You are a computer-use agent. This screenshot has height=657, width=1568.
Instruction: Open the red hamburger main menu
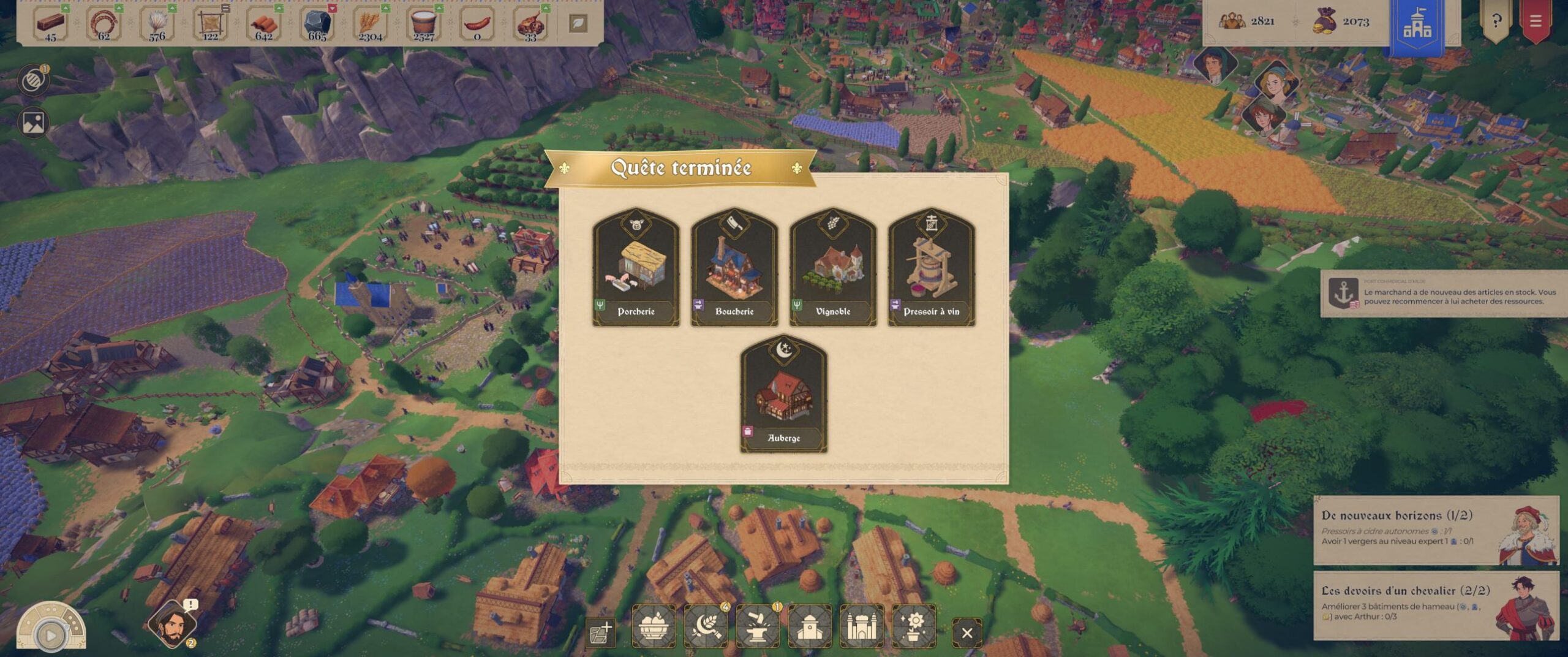(1535, 21)
